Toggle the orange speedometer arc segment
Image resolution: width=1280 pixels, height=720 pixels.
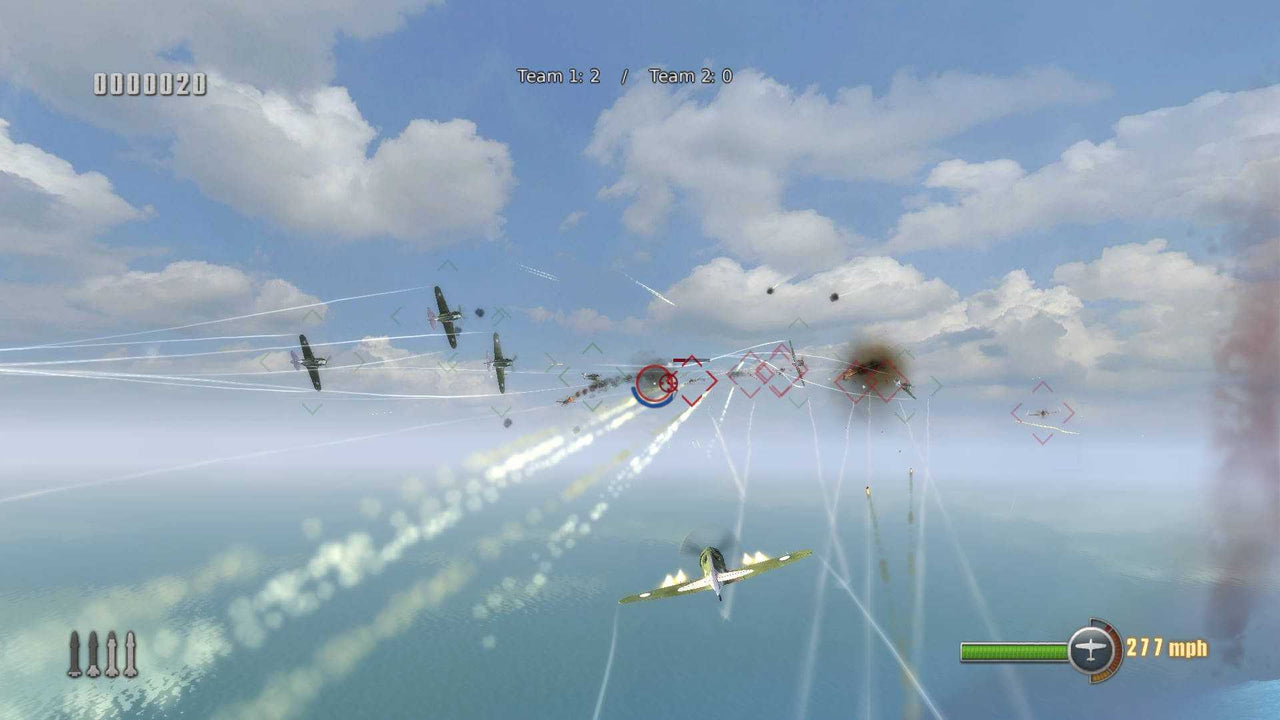tap(1116, 648)
